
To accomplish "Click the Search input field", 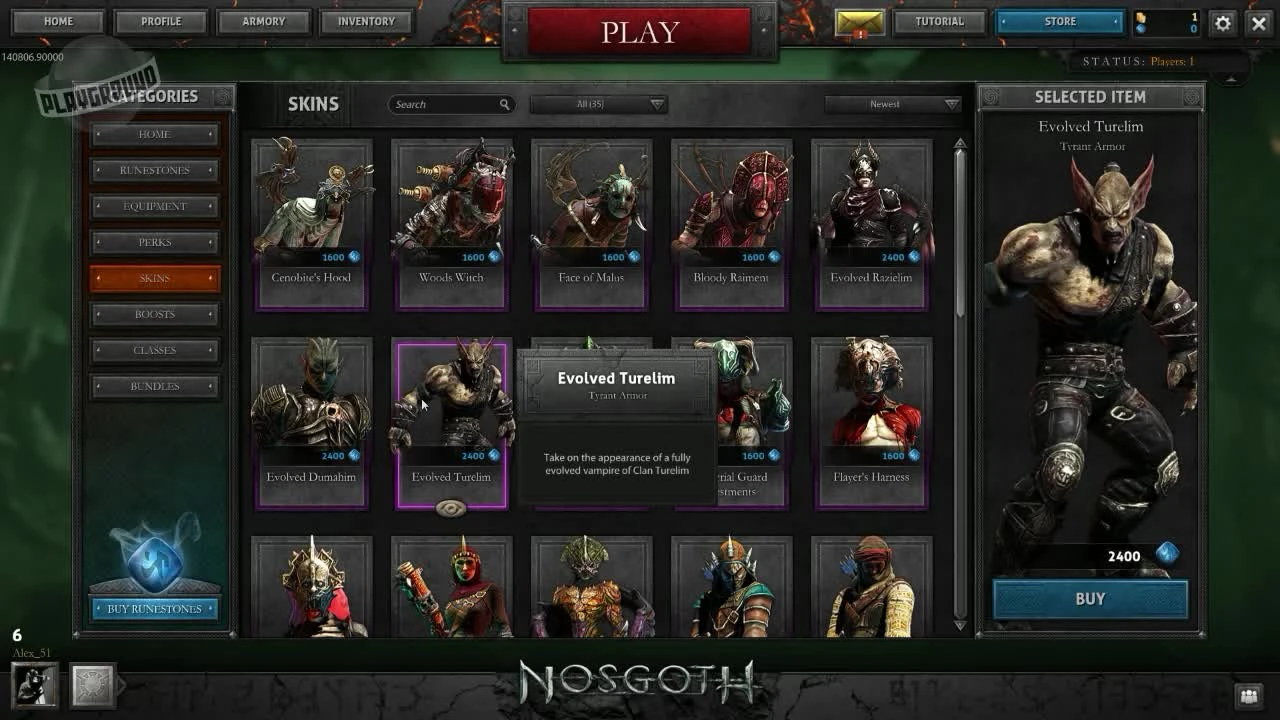I will (x=445, y=104).
